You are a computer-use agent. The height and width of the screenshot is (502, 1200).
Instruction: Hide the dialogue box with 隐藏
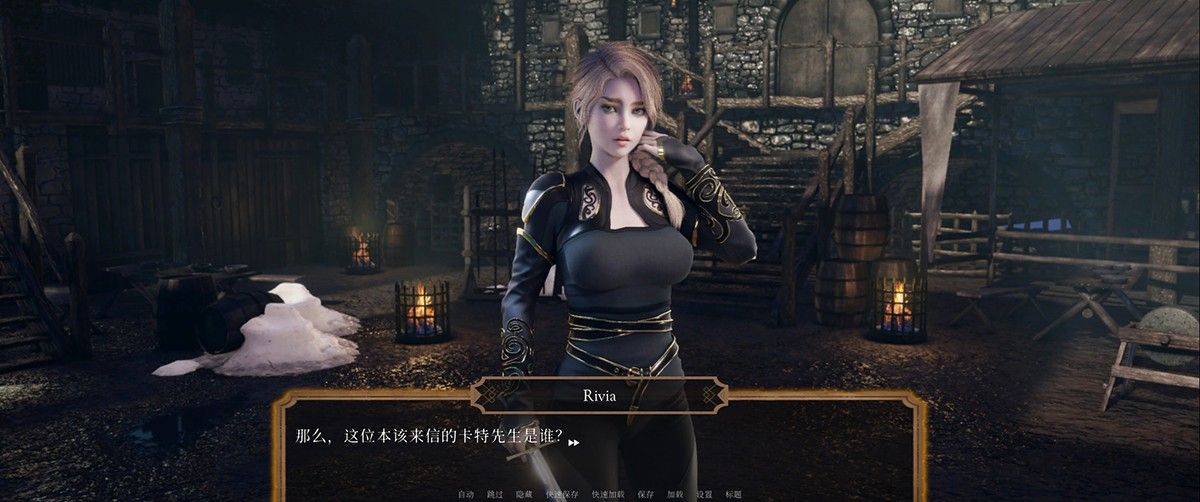[524, 494]
